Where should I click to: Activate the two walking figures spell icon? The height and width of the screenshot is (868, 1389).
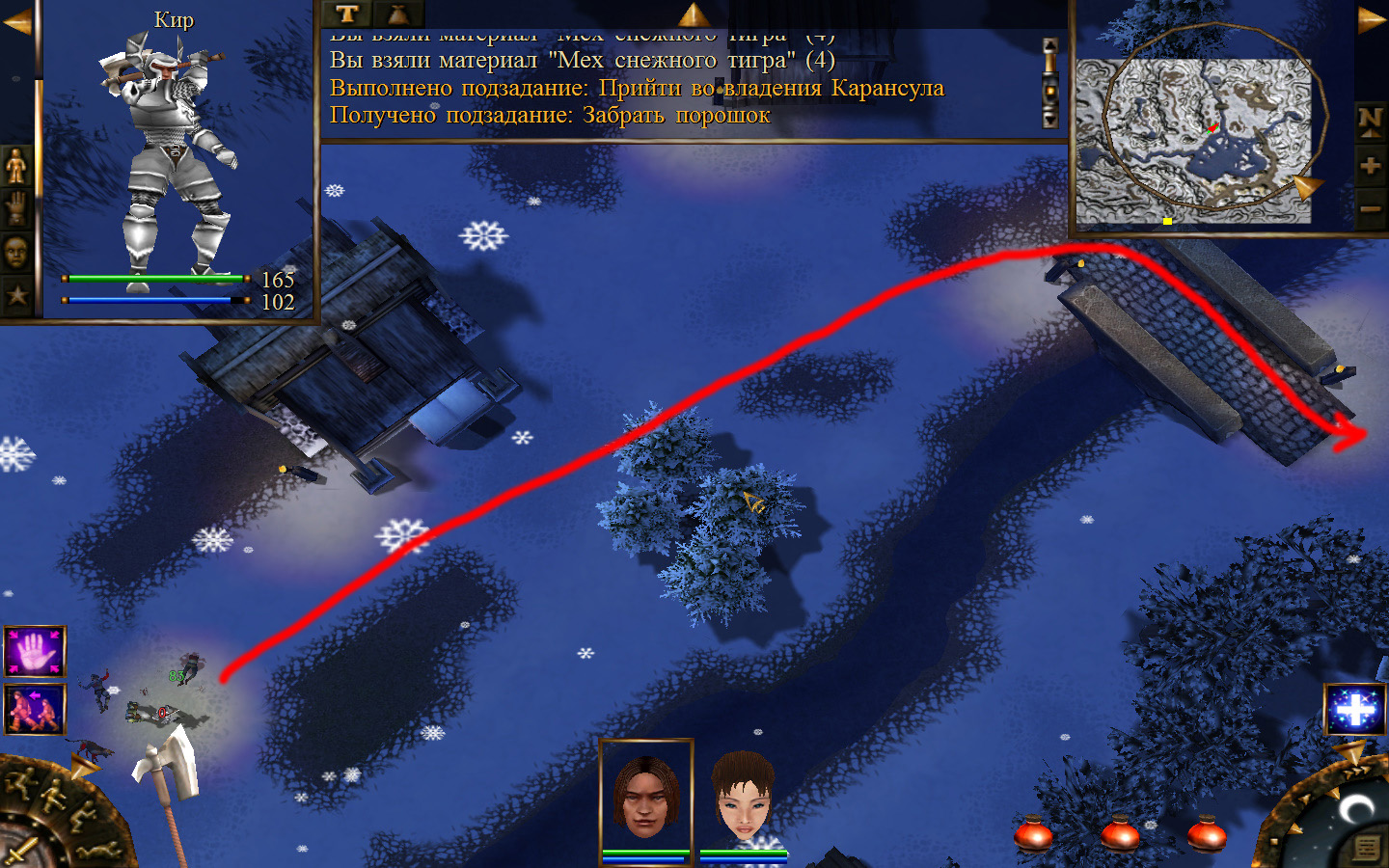point(35,709)
